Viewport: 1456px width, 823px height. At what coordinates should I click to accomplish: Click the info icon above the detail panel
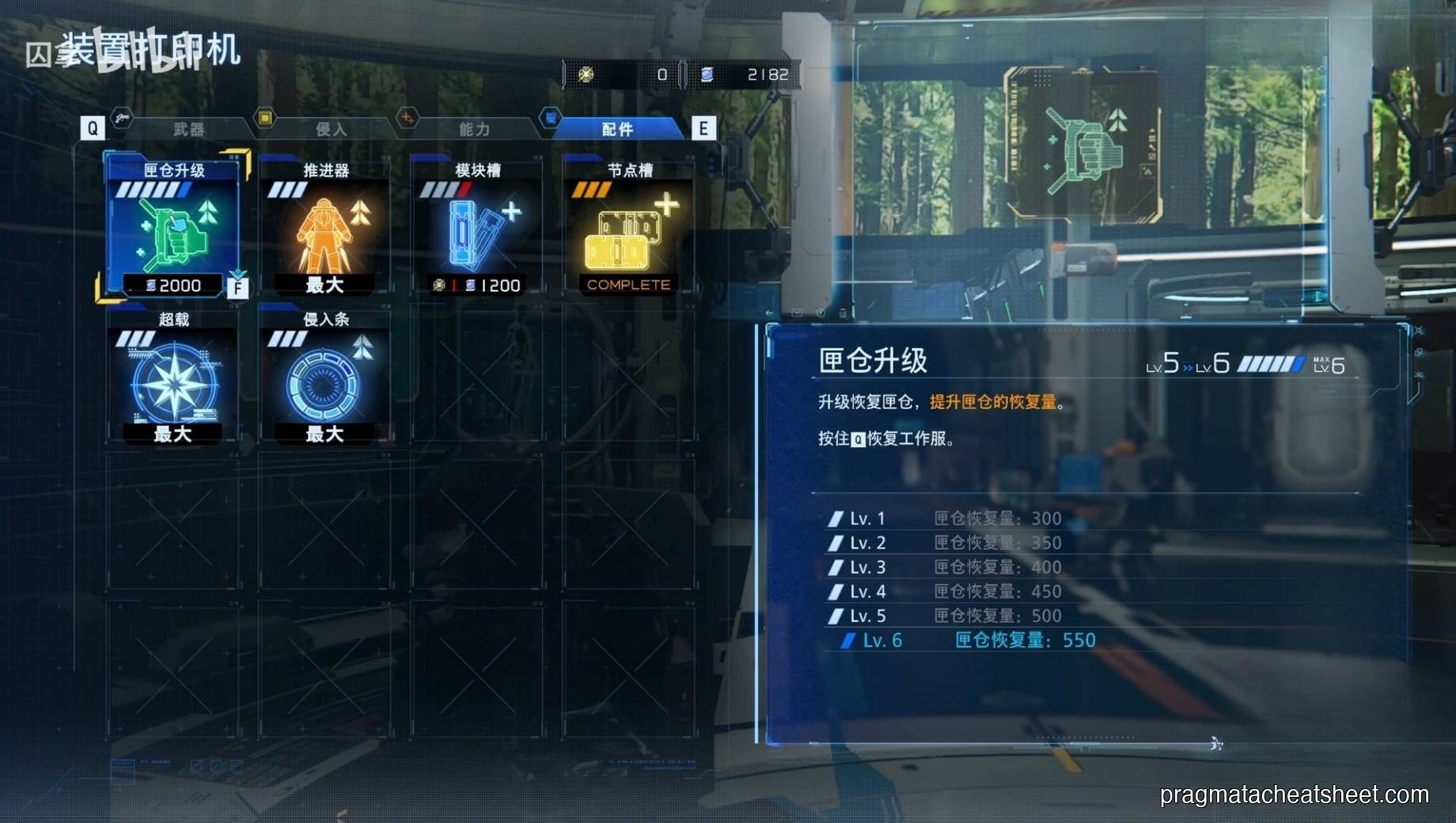pyautogui.click(x=821, y=313)
